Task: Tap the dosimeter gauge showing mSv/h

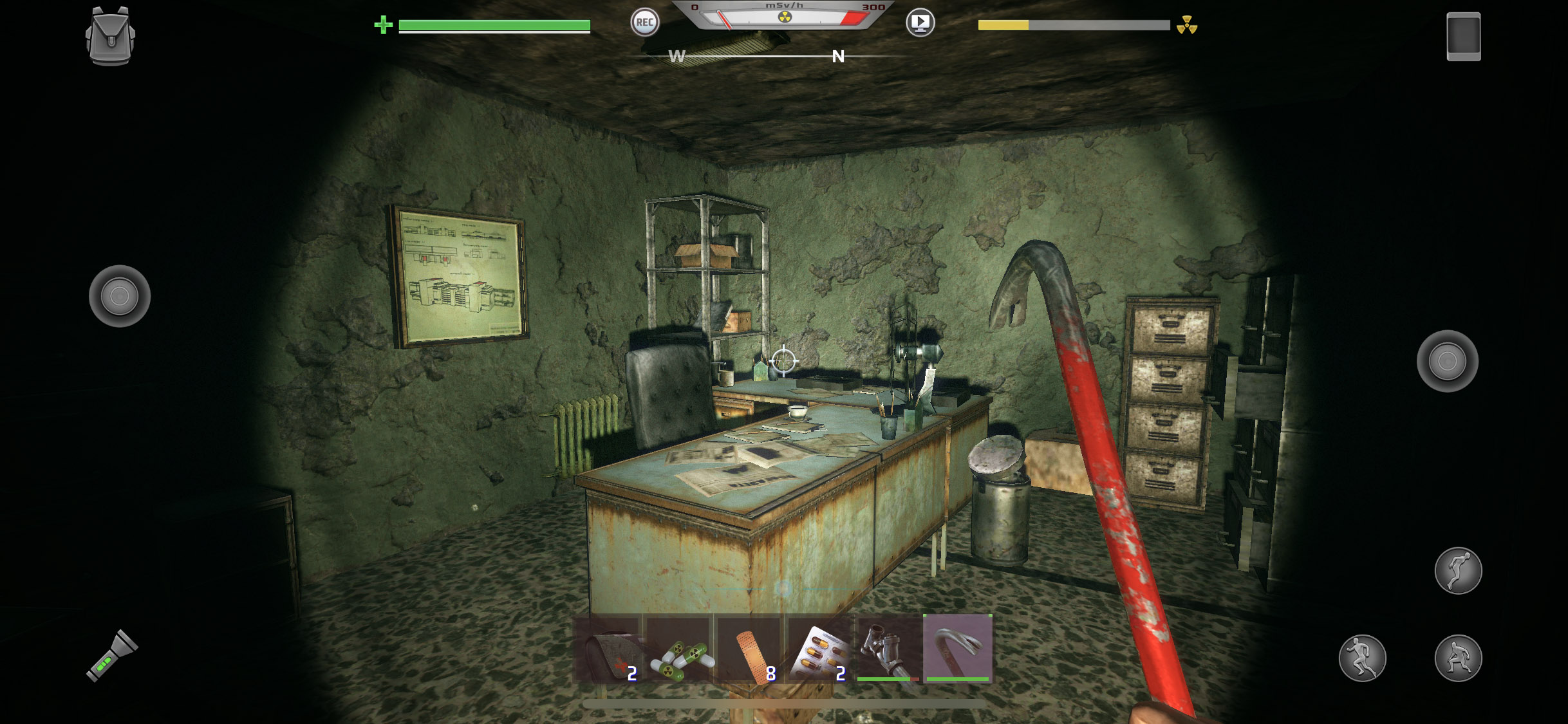Action: coord(785,16)
